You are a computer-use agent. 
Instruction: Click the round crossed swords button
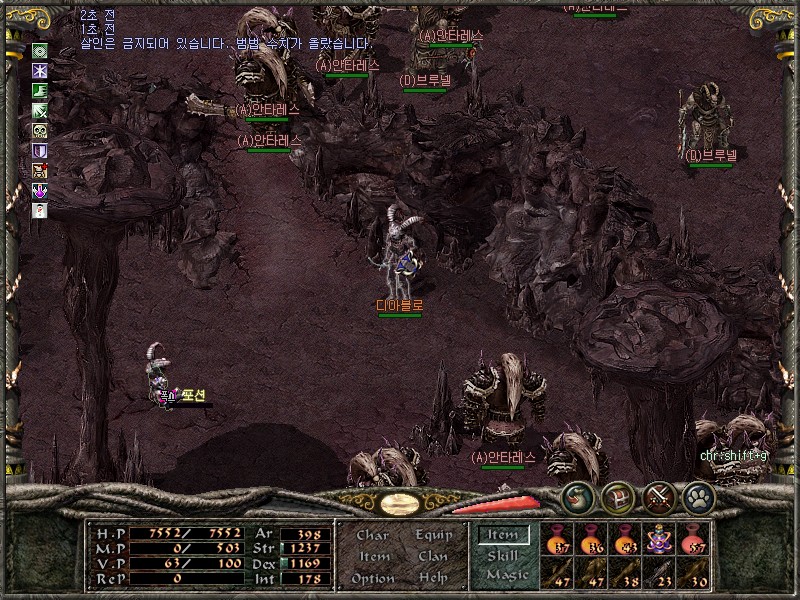(659, 497)
